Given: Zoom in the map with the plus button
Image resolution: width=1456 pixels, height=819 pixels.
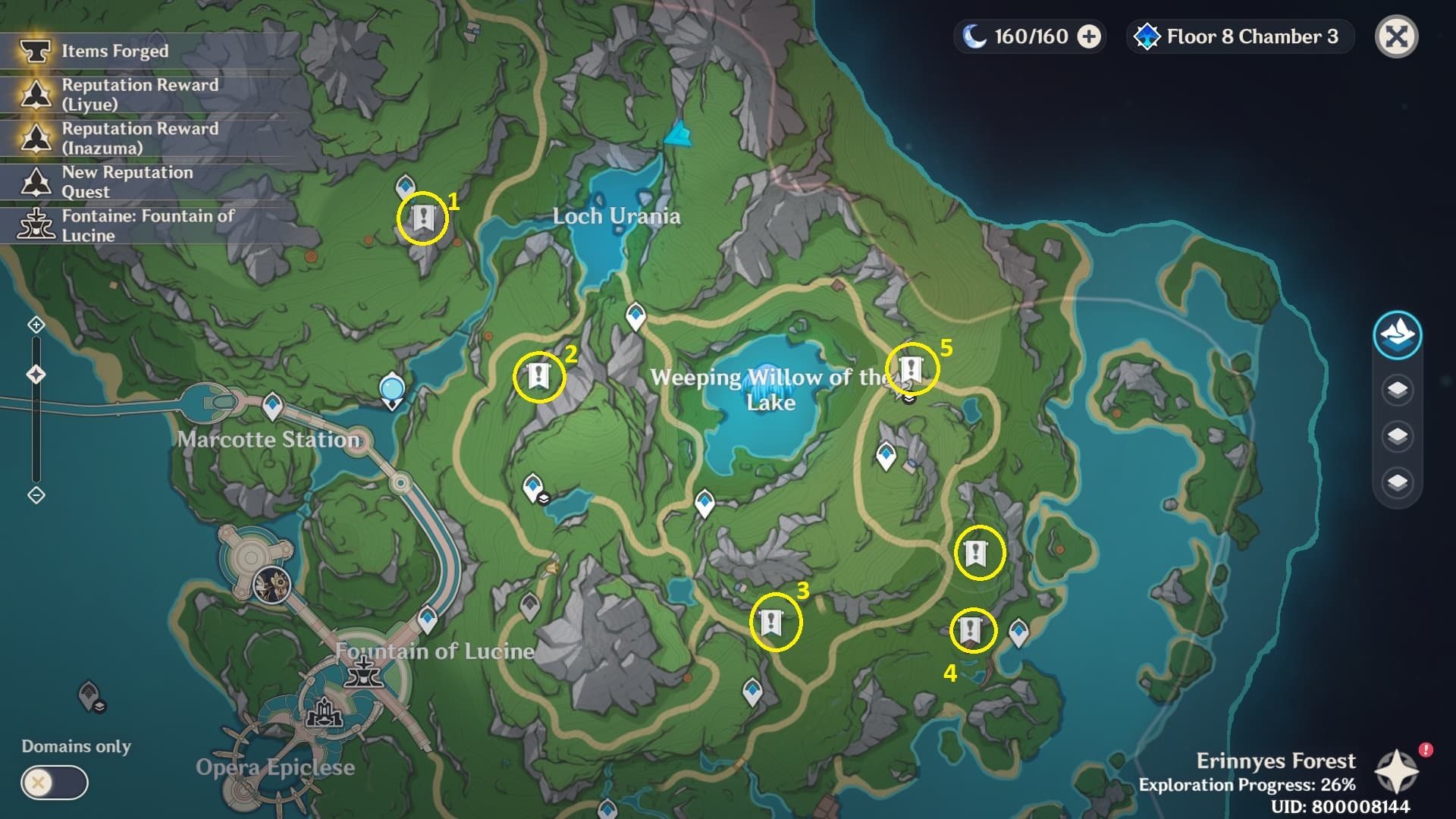Looking at the screenshot, I should point(36,325).
